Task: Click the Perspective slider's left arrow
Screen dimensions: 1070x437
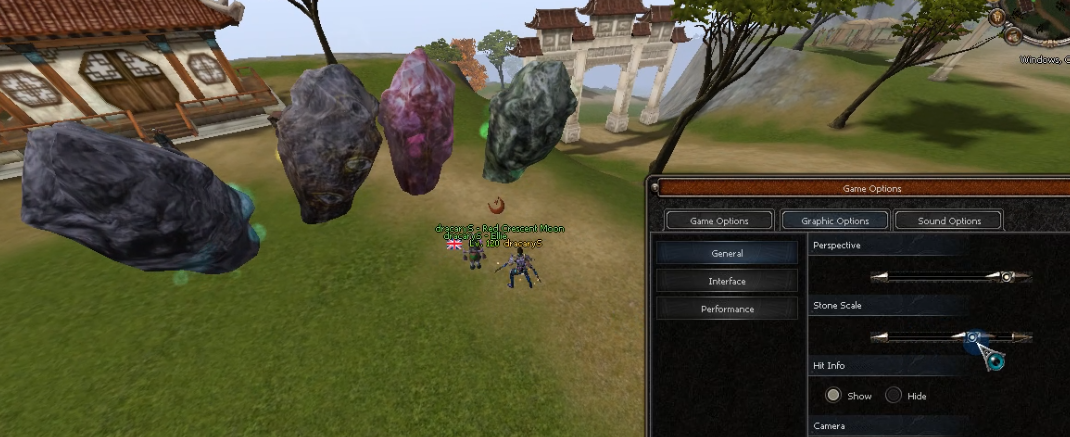Action: pos(879,277)
